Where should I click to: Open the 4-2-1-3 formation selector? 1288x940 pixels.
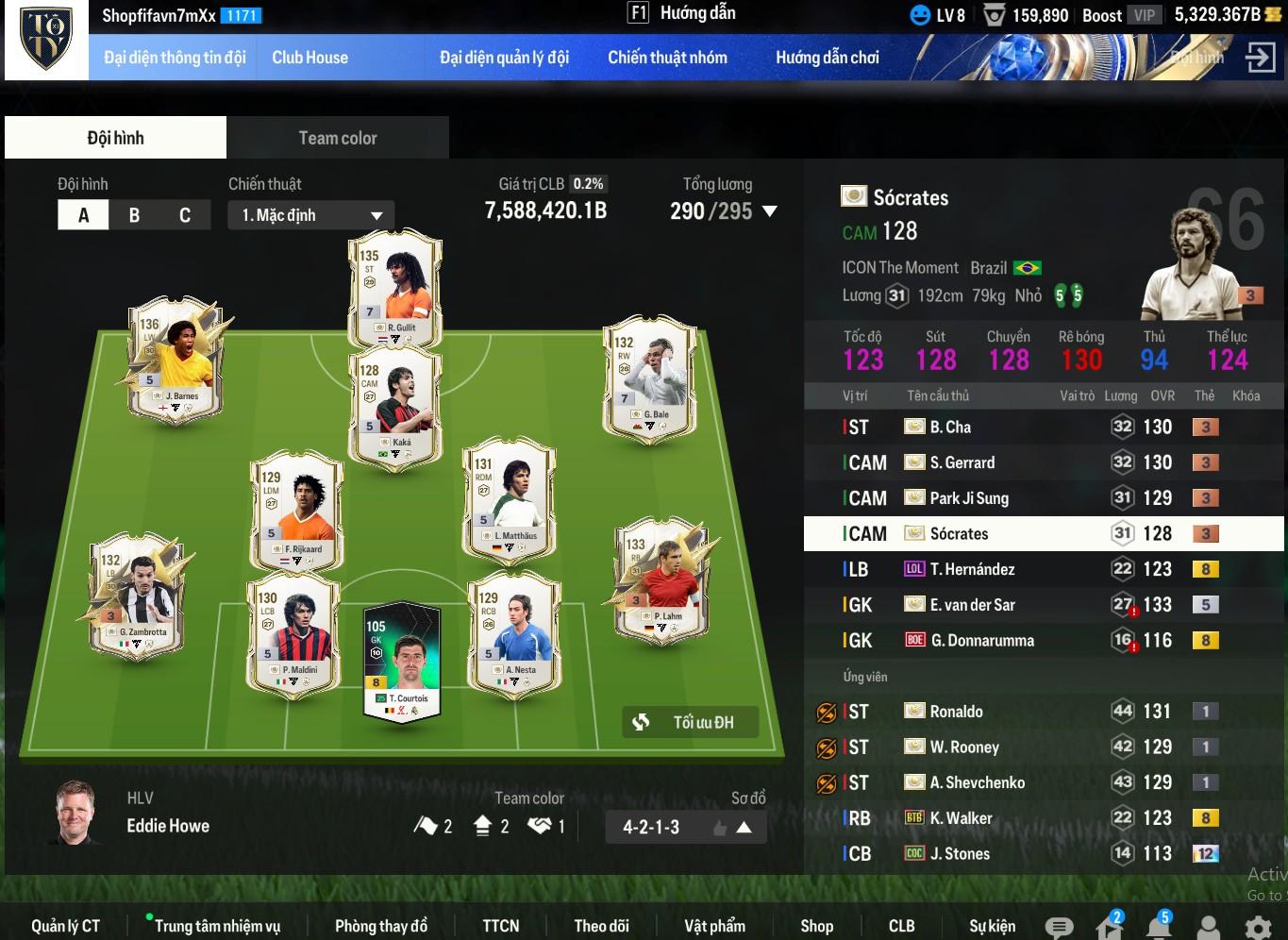(x=684, y=827)
